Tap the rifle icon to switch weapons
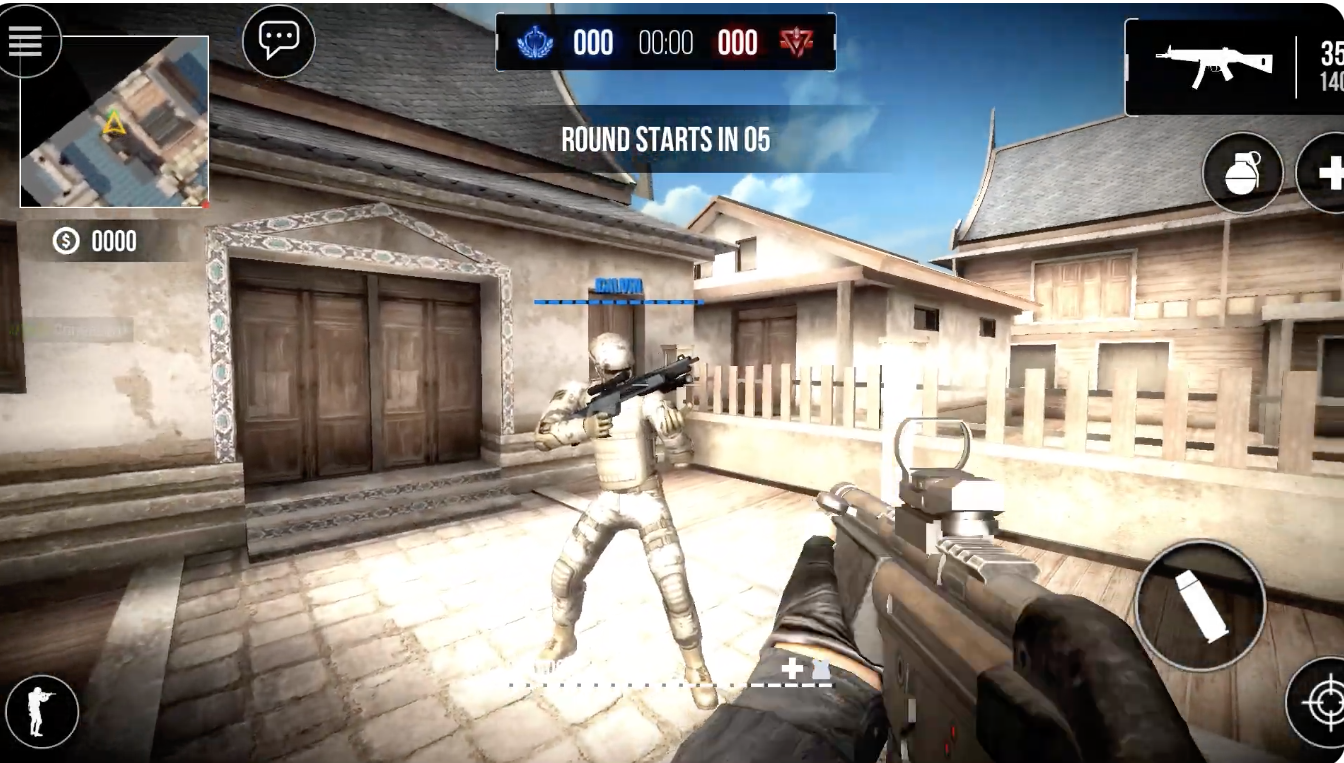 1215,60
